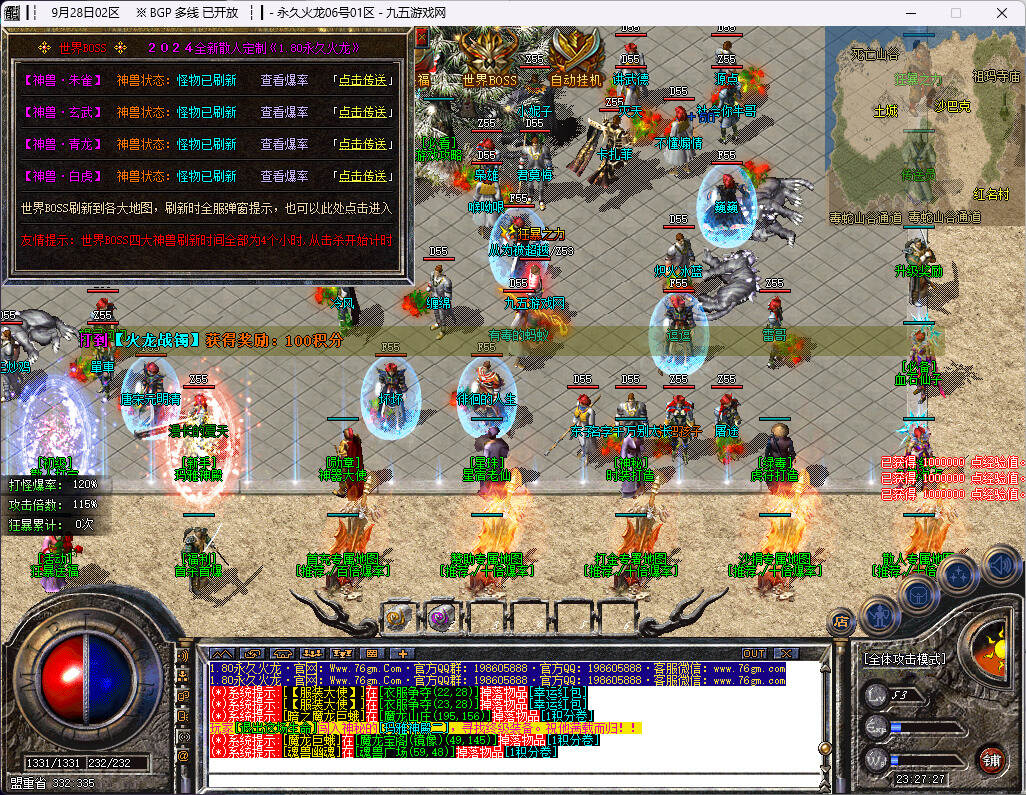Screen dimensions: 1026x795
Task: Select the purple spiral scroll hotbar slot
Action: click(x=440, y=617)
